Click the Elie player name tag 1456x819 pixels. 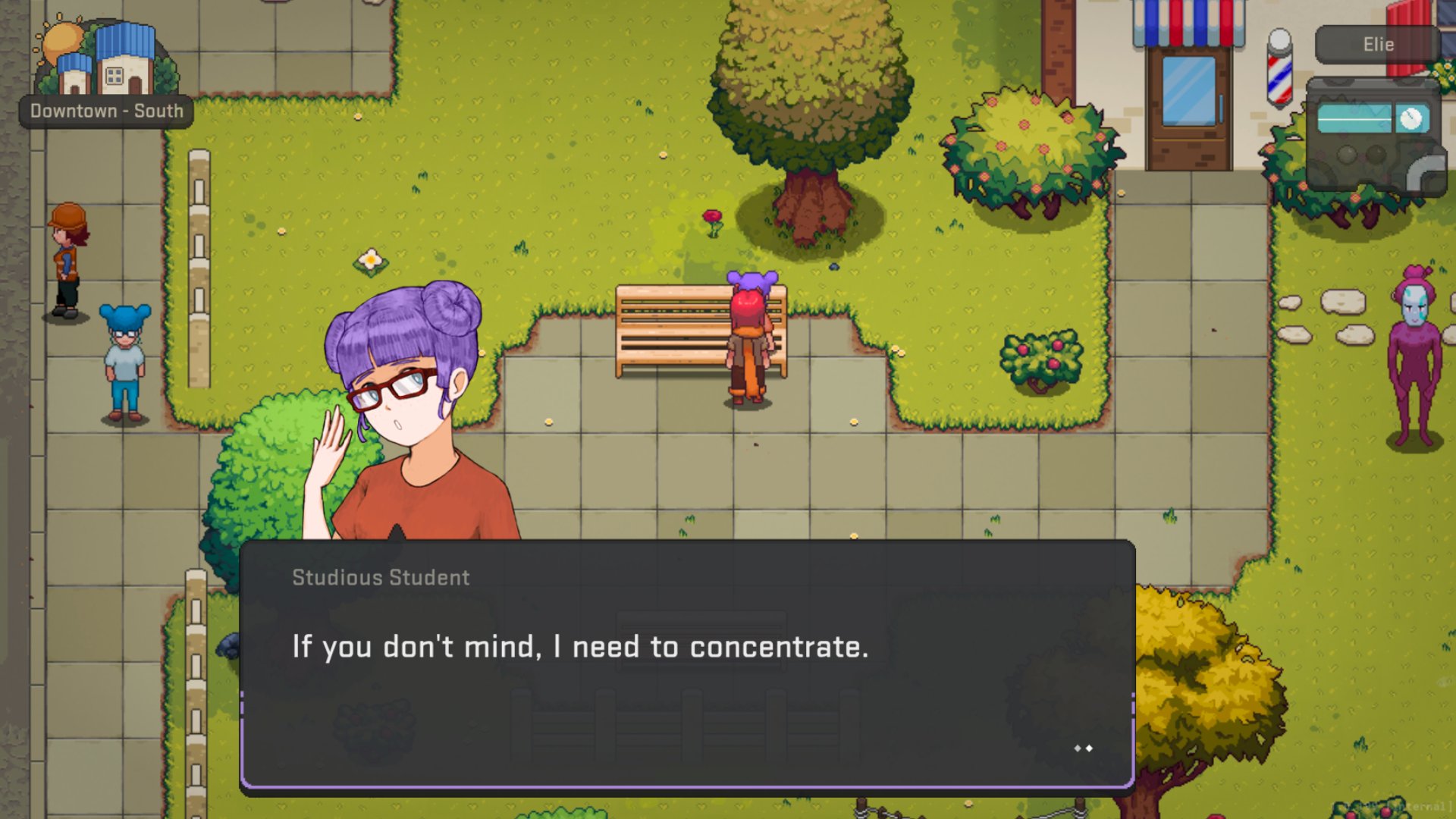click(x=1377, y=45)
